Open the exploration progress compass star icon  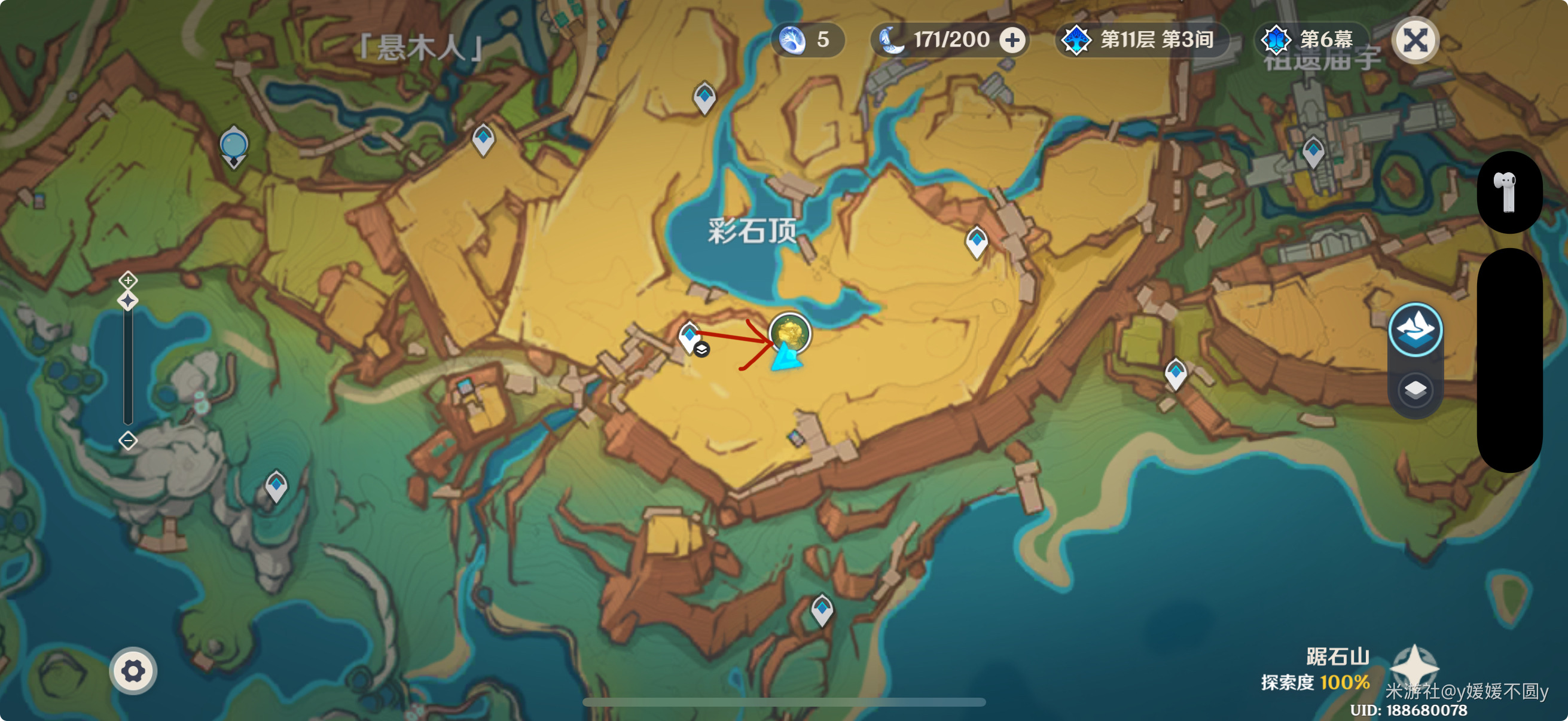(1414, 667)
